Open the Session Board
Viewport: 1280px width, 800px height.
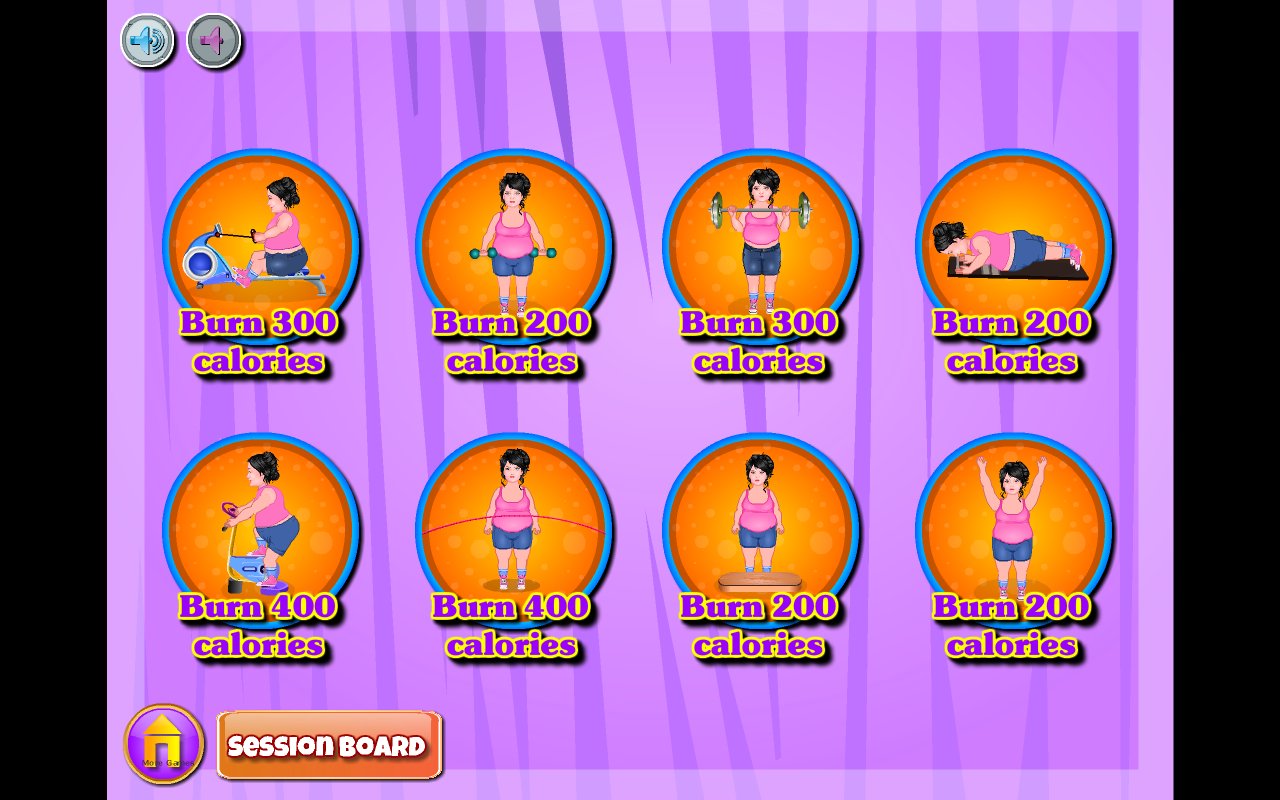(330, 745)
